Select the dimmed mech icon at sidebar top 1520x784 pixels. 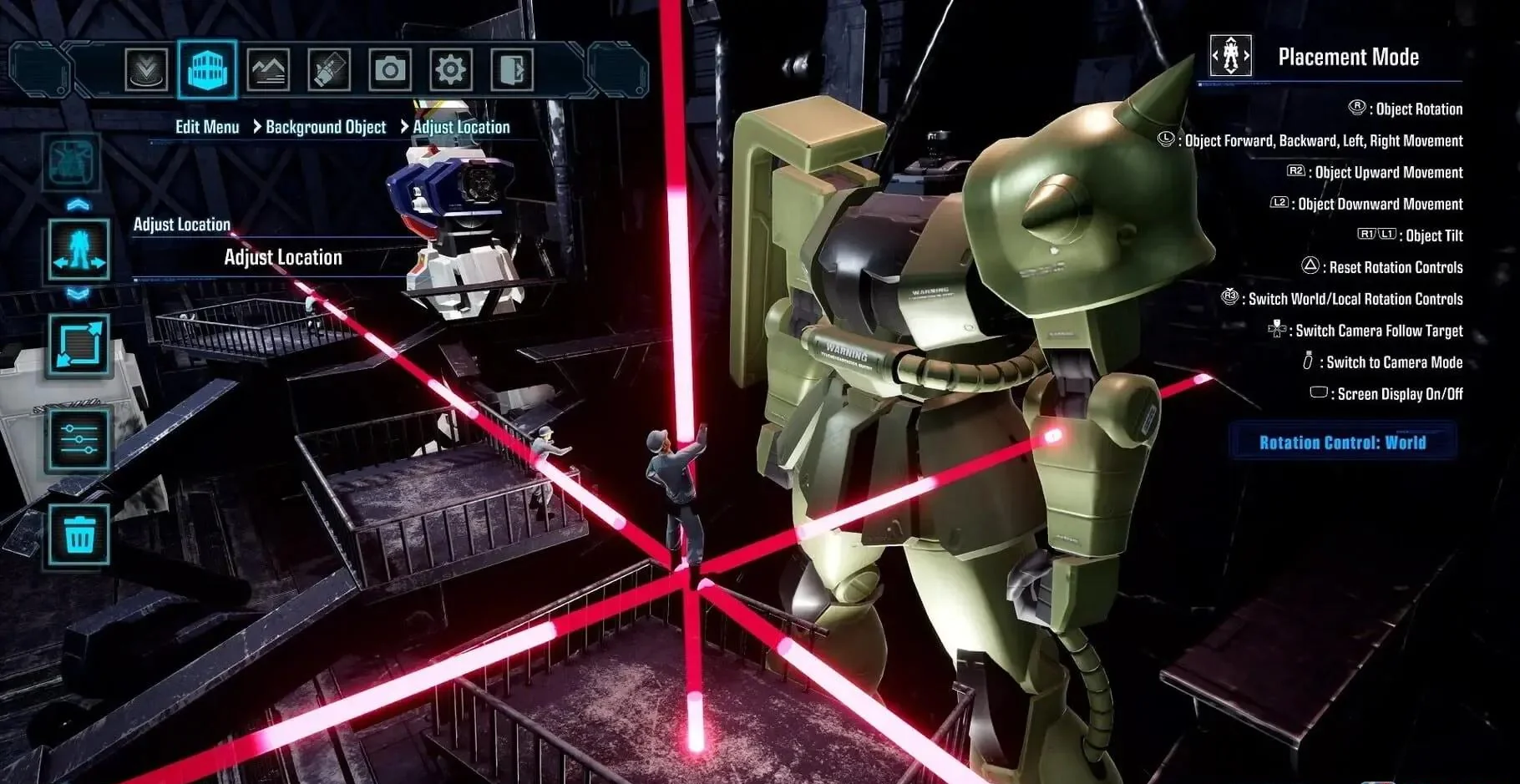click(x=74, y=162)
